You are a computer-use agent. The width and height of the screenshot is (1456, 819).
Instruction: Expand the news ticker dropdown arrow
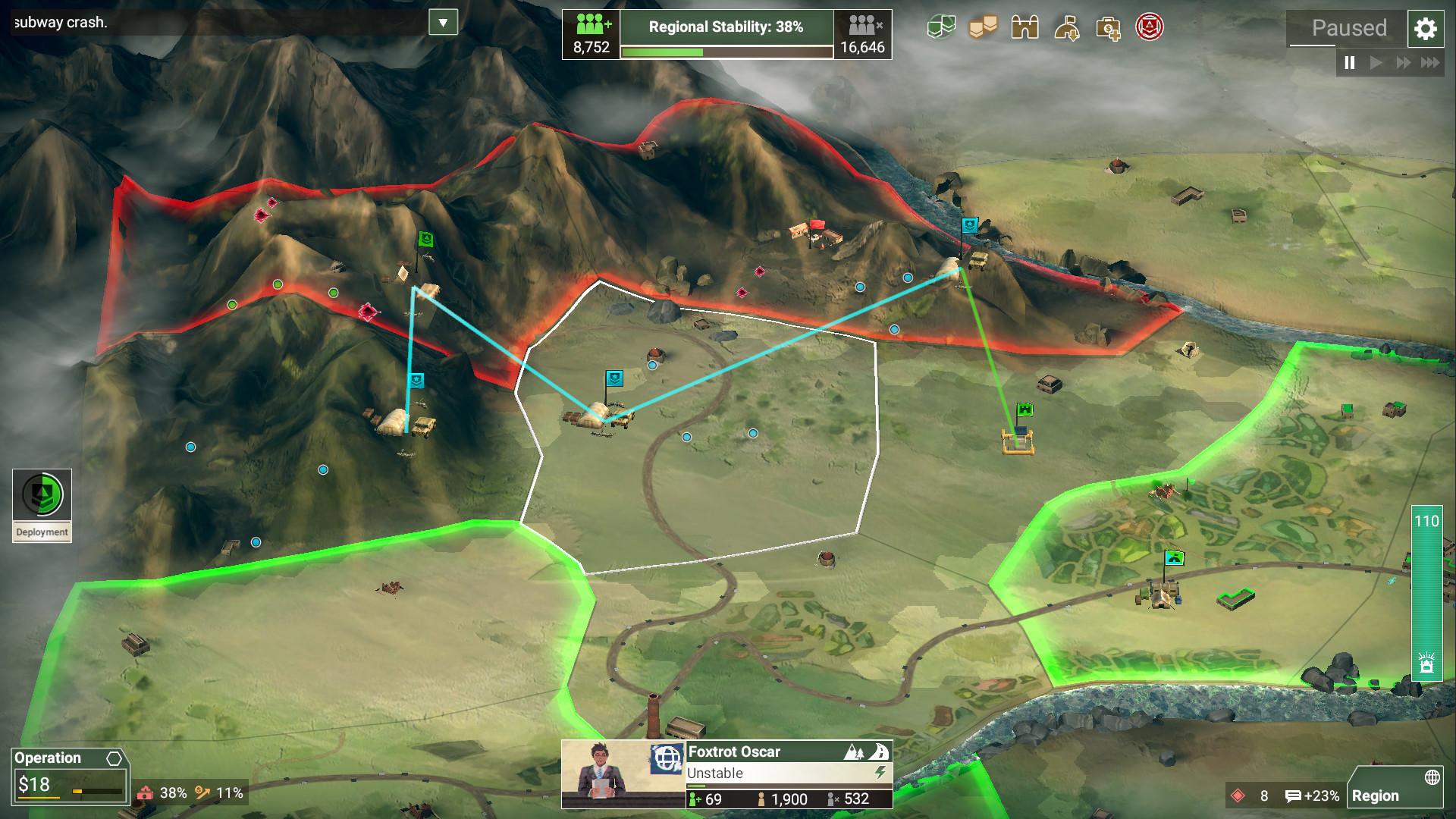click(x=444, y=23)
